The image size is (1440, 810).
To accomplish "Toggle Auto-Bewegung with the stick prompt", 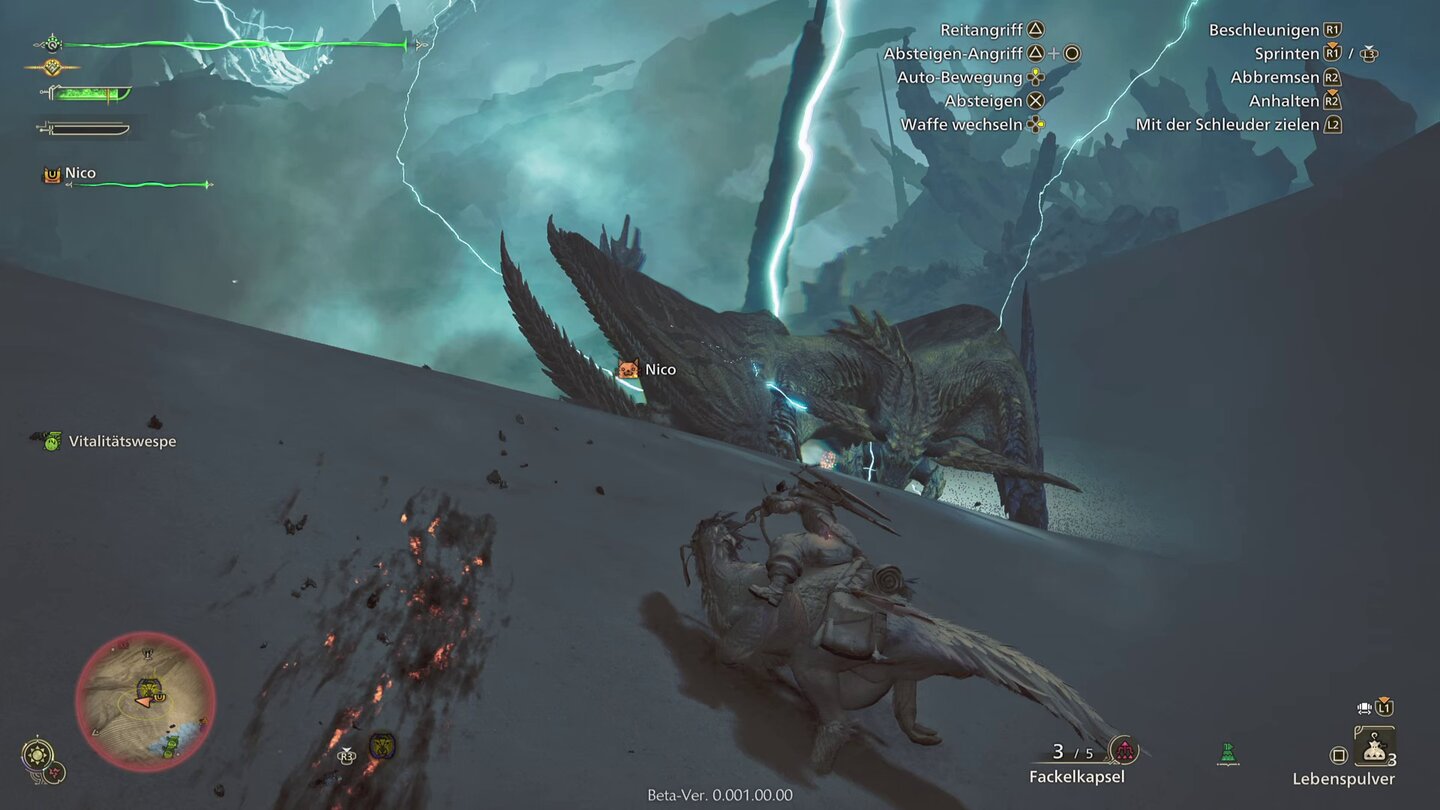I will click(1033, 77).
